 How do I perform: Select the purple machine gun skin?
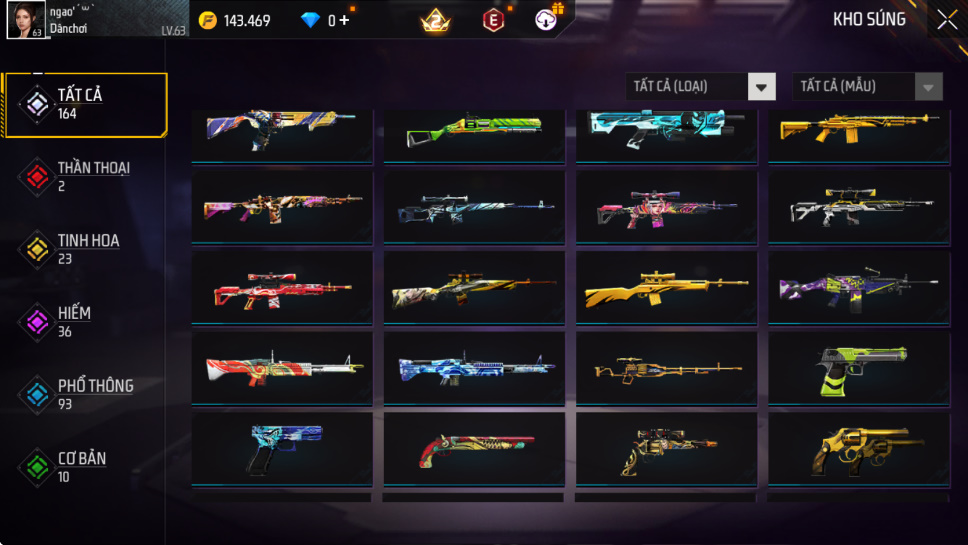point(858,288)
